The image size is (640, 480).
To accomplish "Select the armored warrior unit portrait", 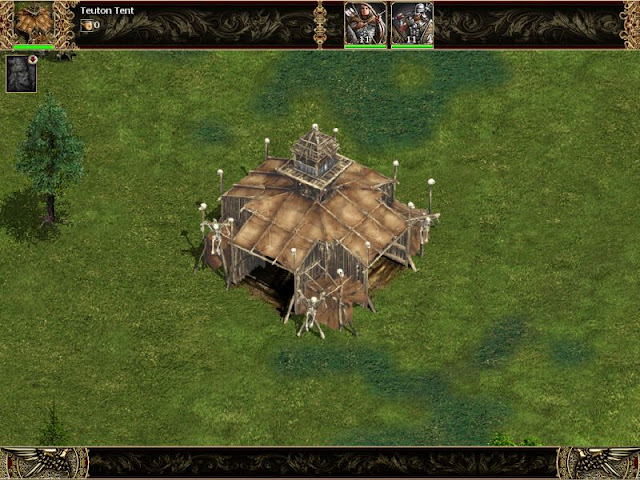I will pos(412,22).
